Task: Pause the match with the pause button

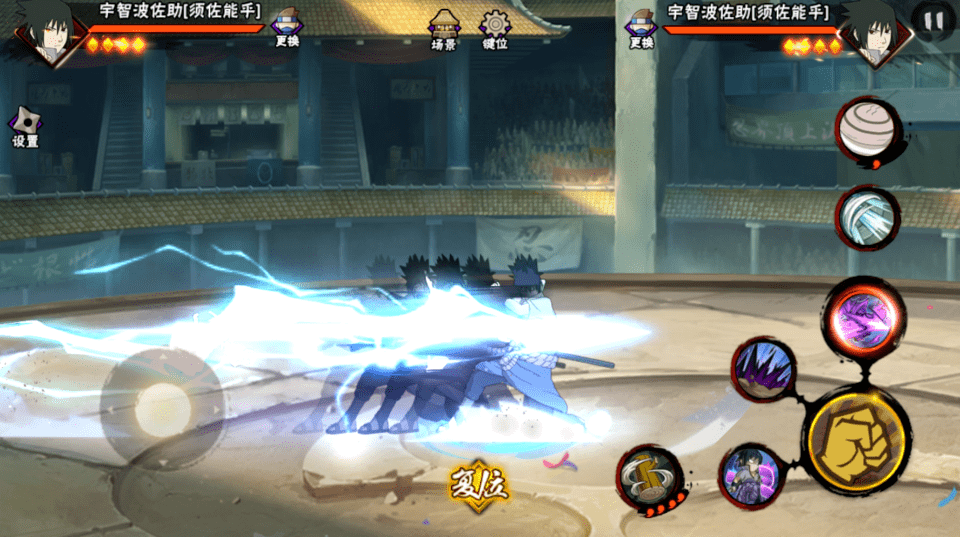Action: [x=933, y=20]
